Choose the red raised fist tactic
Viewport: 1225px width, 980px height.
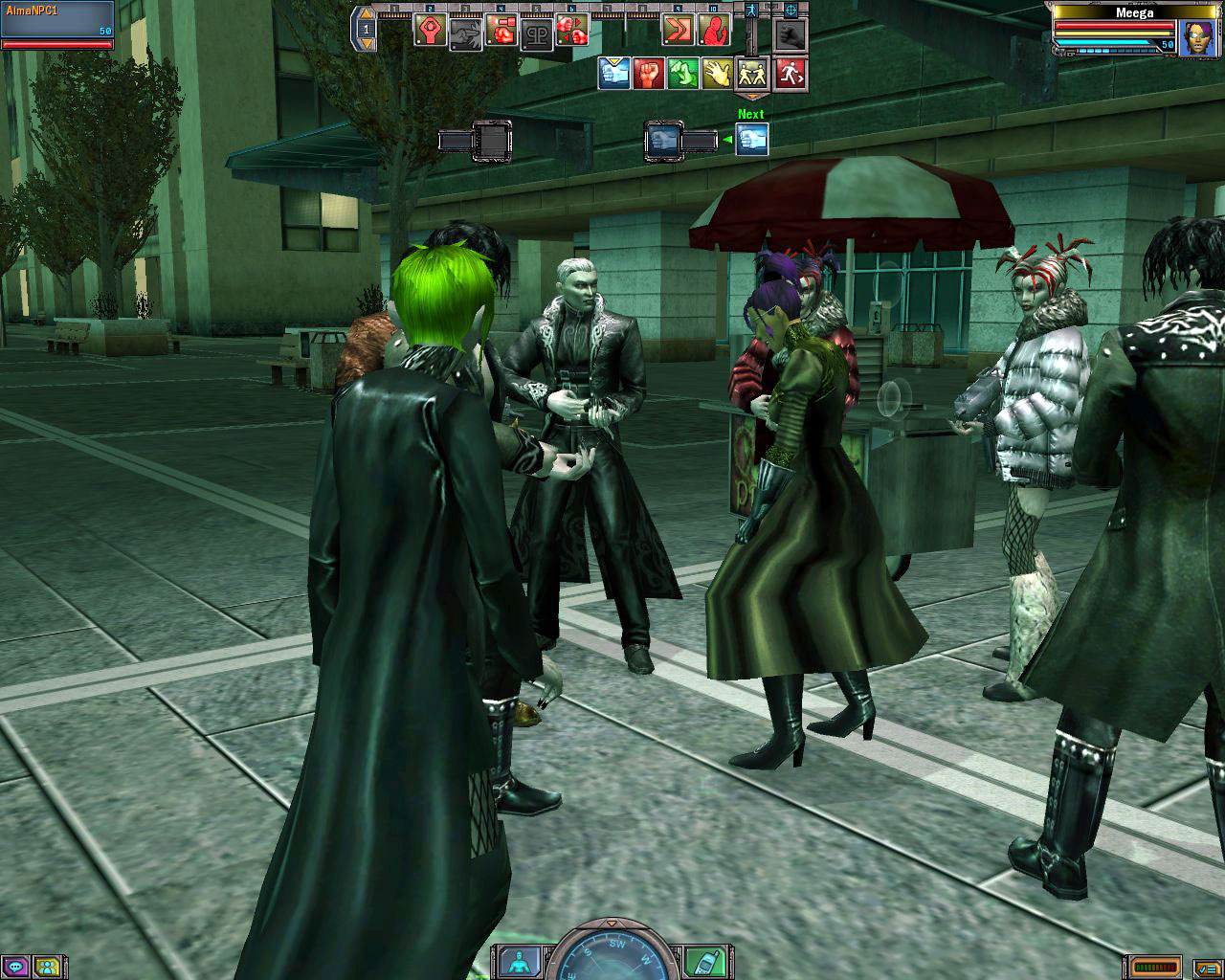(649, 74)
